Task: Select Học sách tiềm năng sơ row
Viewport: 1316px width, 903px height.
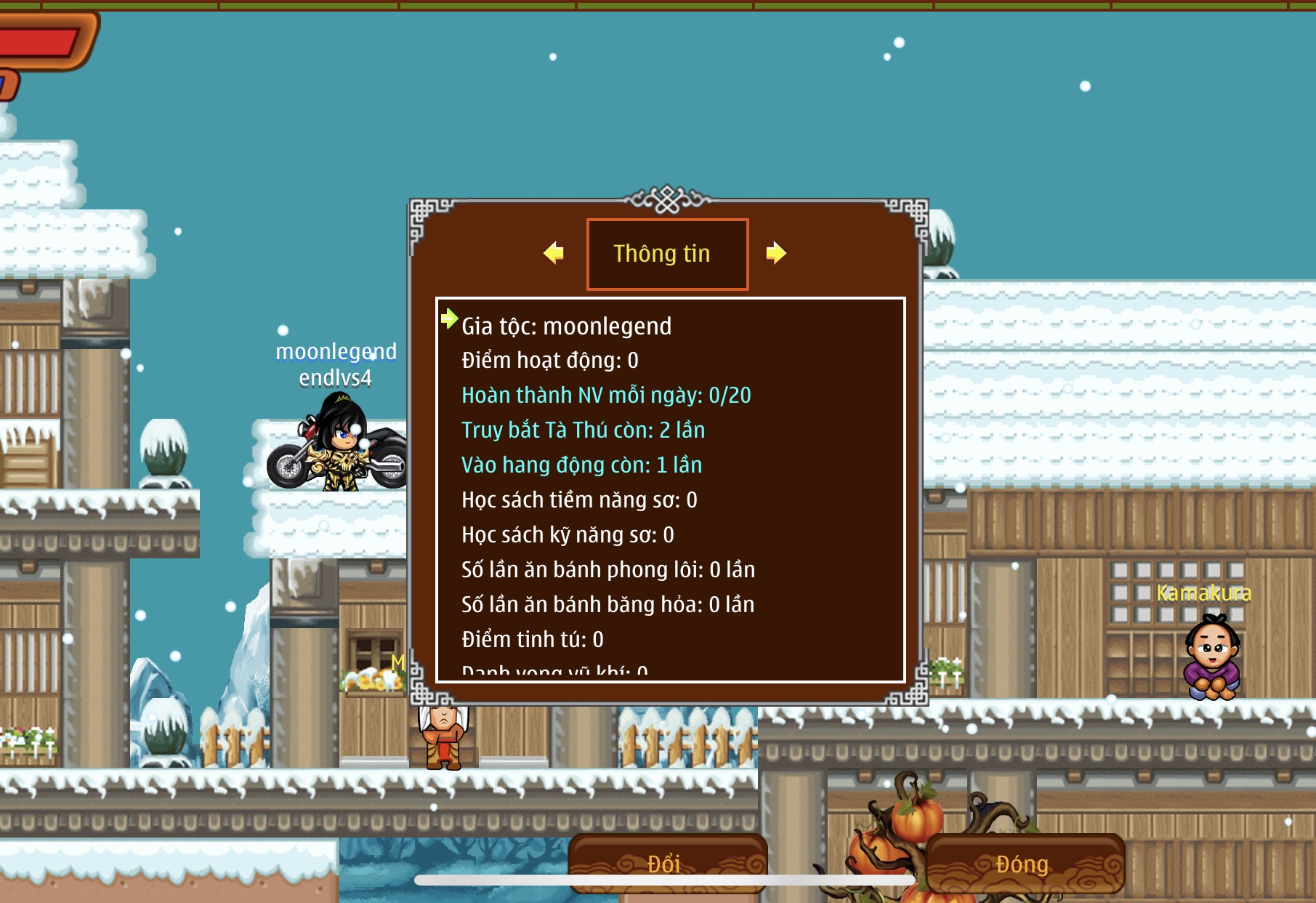Action: [x=579, y=500]
